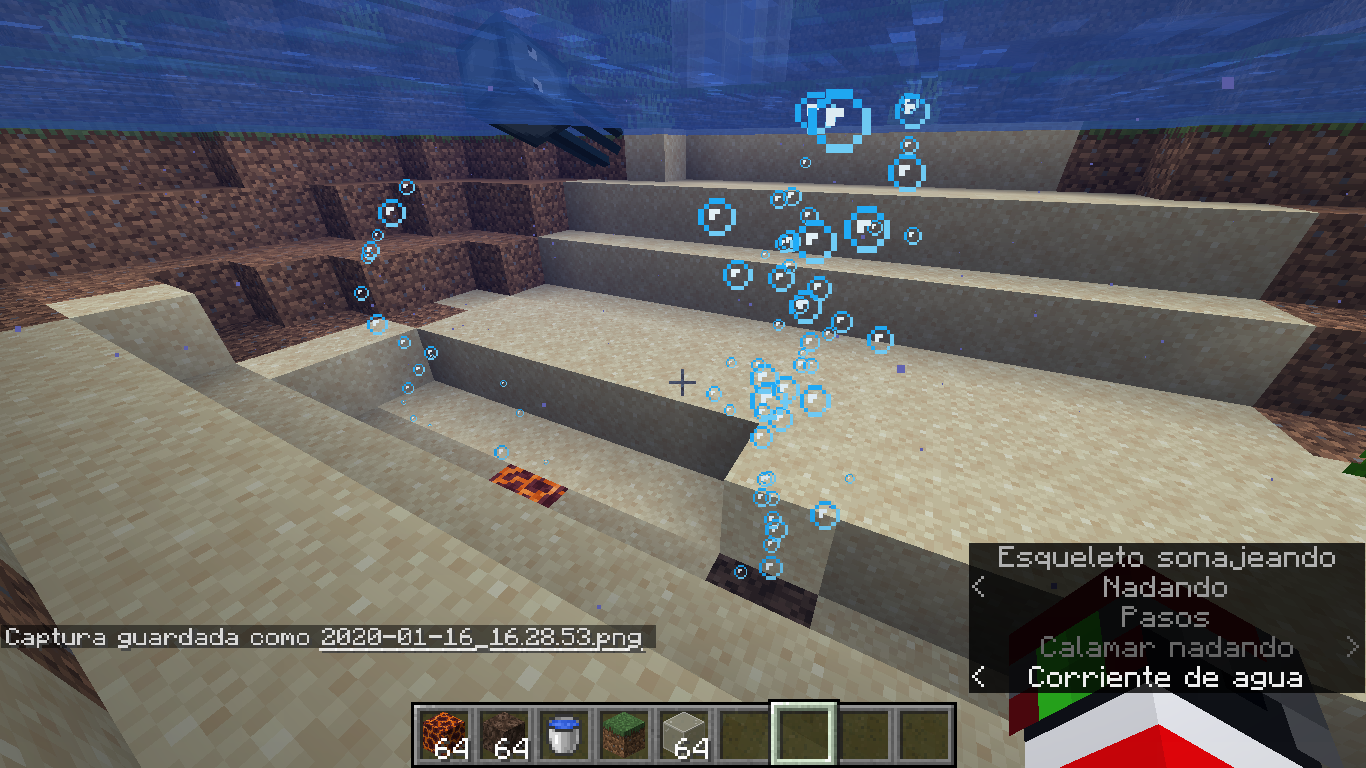The width and height of the screenshot is (1366, 768).
Task: Open the saved screenshot file link in chat
Action: (480, 637)
